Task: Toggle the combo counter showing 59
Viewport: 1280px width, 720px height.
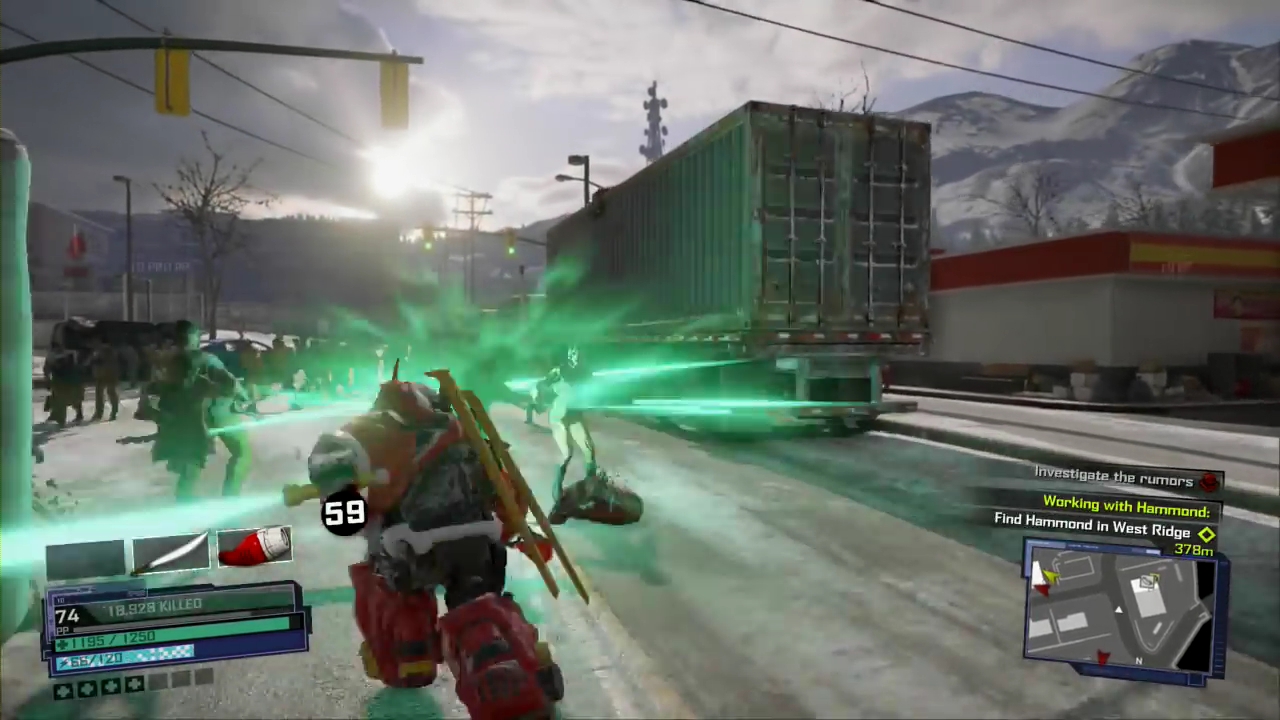Action: point(344,513)
